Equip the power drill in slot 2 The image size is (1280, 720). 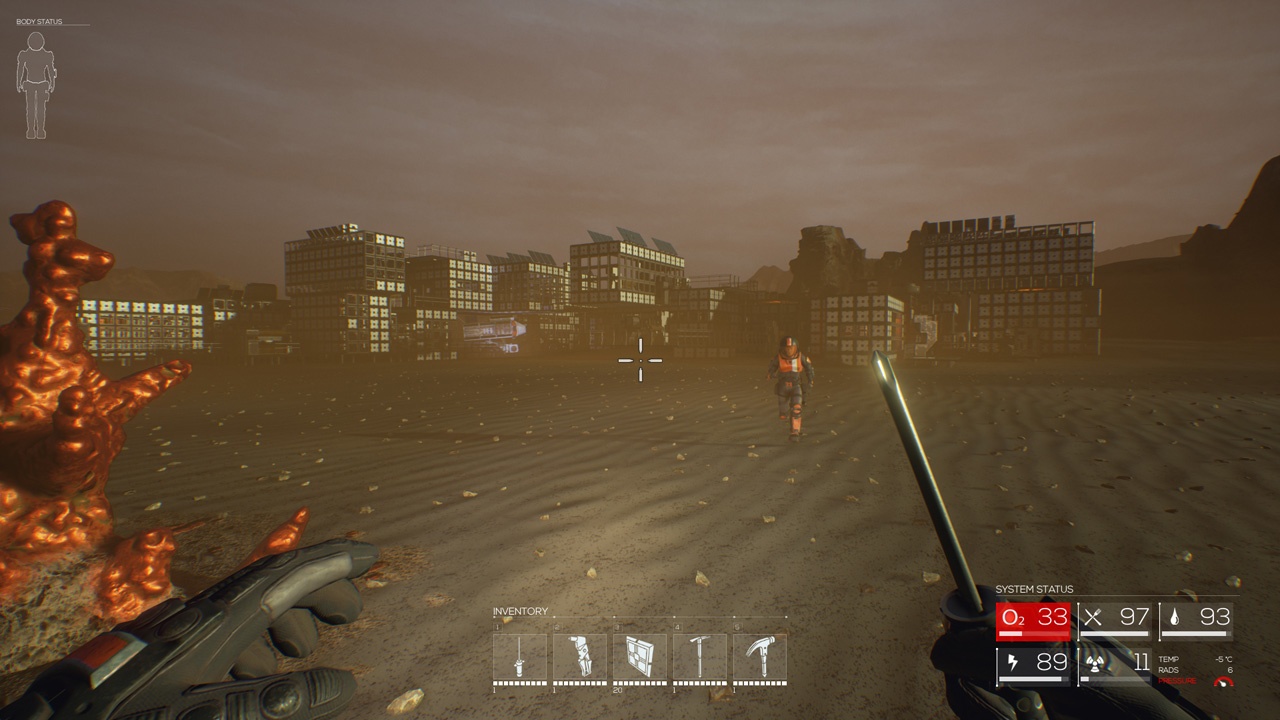click(x=580, y=657)
